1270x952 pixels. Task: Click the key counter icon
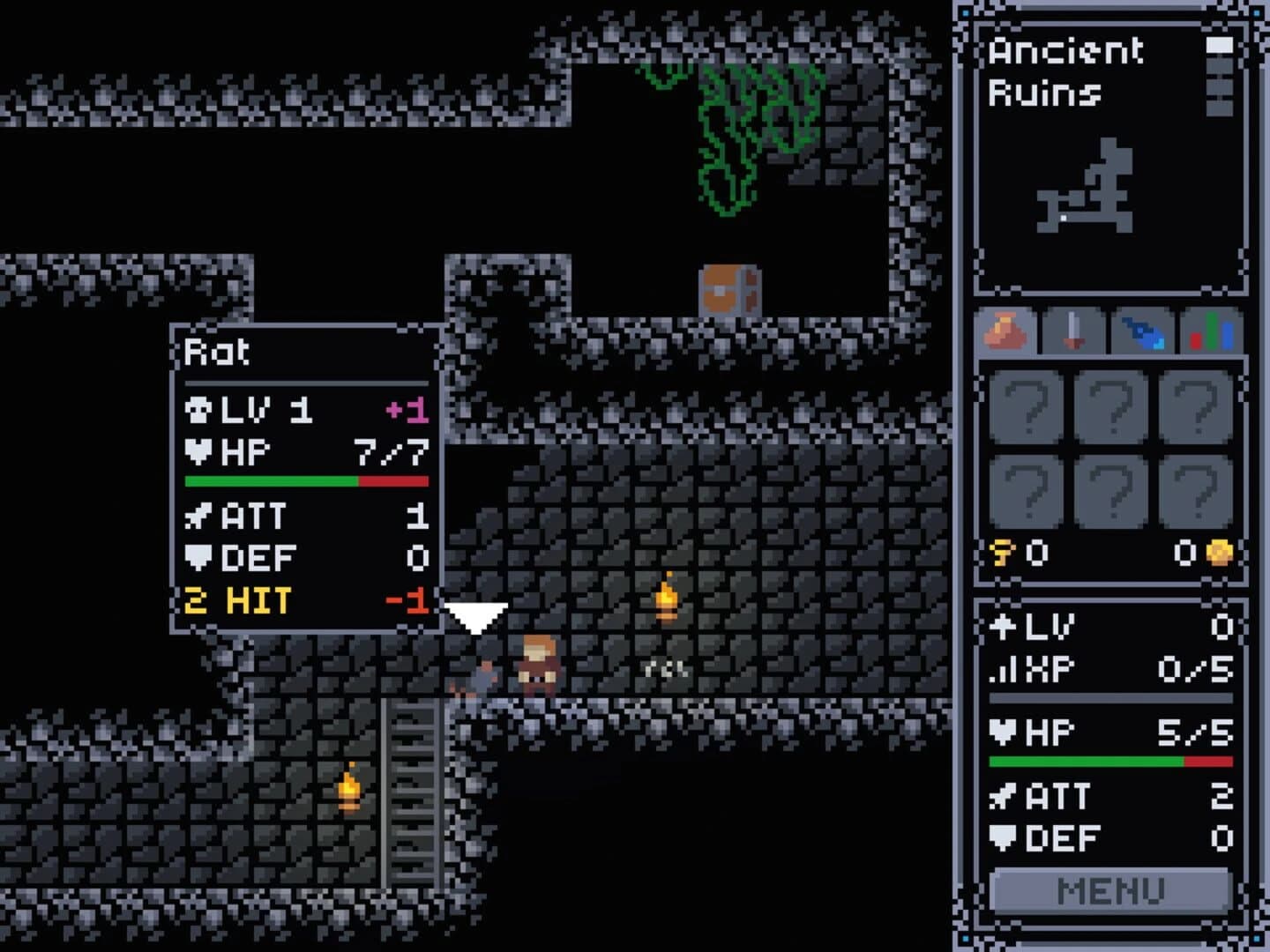tap(1001, 552)
